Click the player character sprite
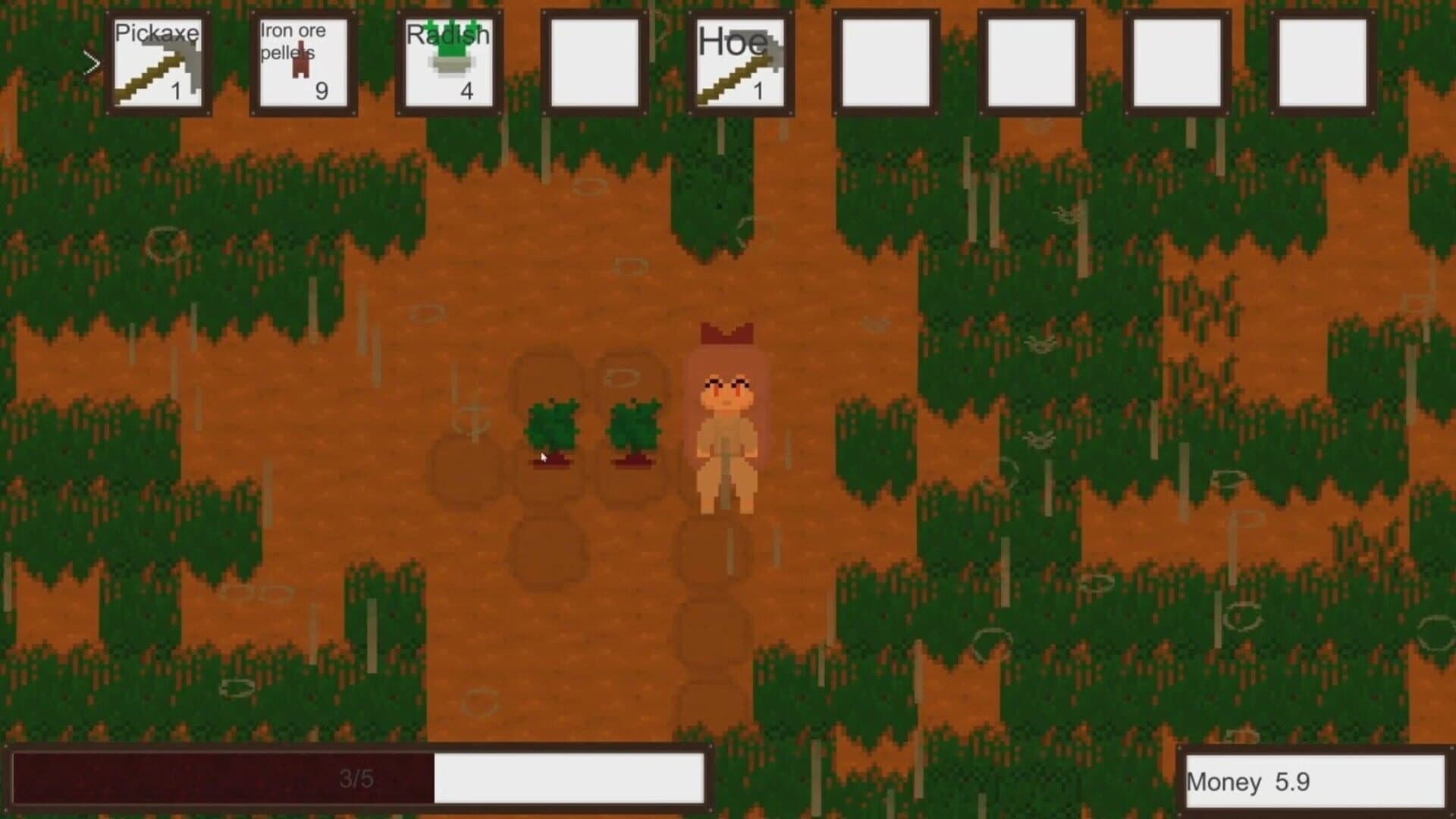Image resolution: width=1456 pixels, height=819 pixels. 726,417
